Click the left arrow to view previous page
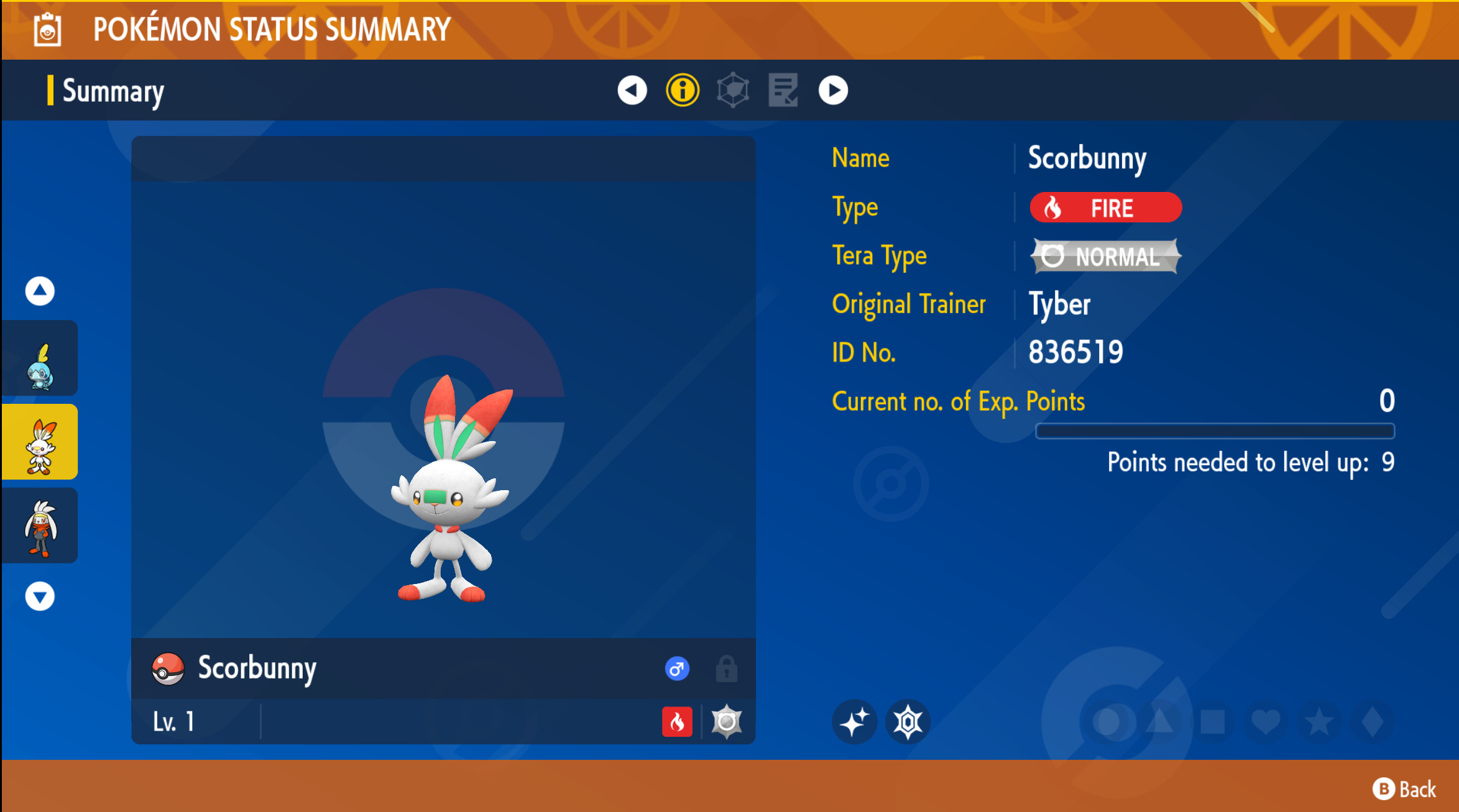1459x812 pixels. tap(632, 90)
